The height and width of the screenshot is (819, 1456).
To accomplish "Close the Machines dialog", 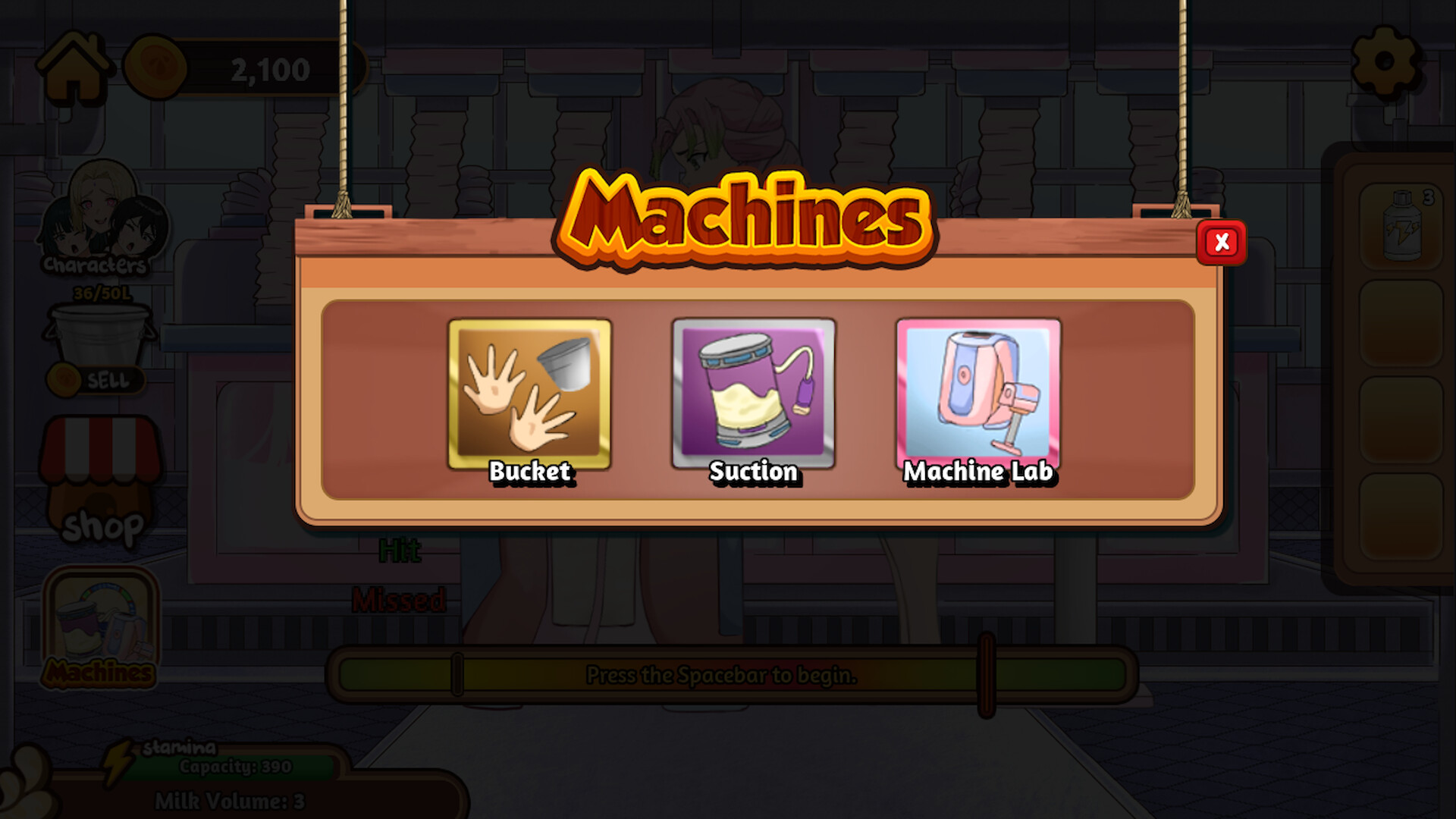I will [1222, 242].
